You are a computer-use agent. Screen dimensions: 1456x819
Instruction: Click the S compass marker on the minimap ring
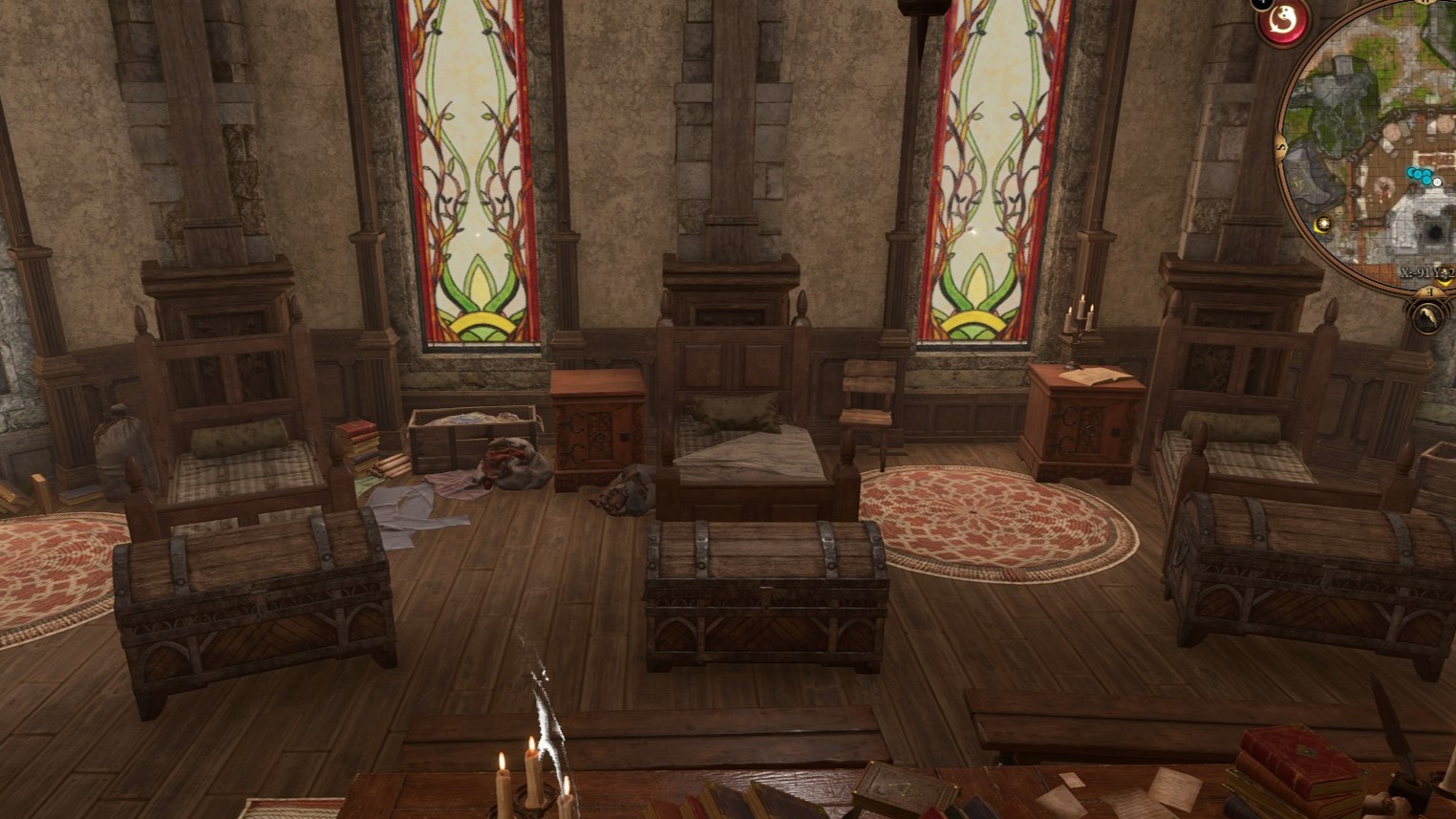click(1281, 146)
